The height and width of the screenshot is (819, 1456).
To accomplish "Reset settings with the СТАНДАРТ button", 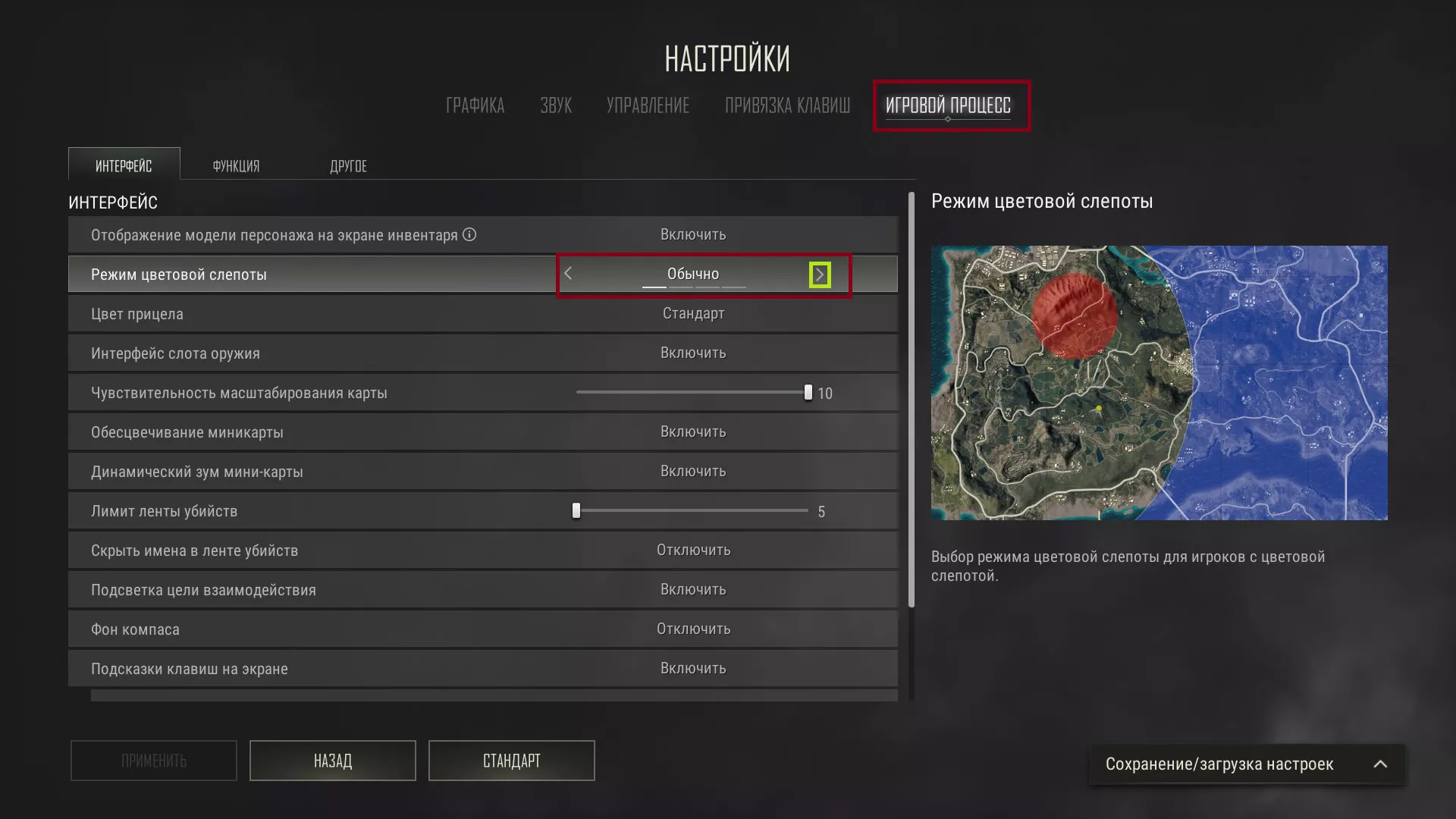I will [511, 761].
